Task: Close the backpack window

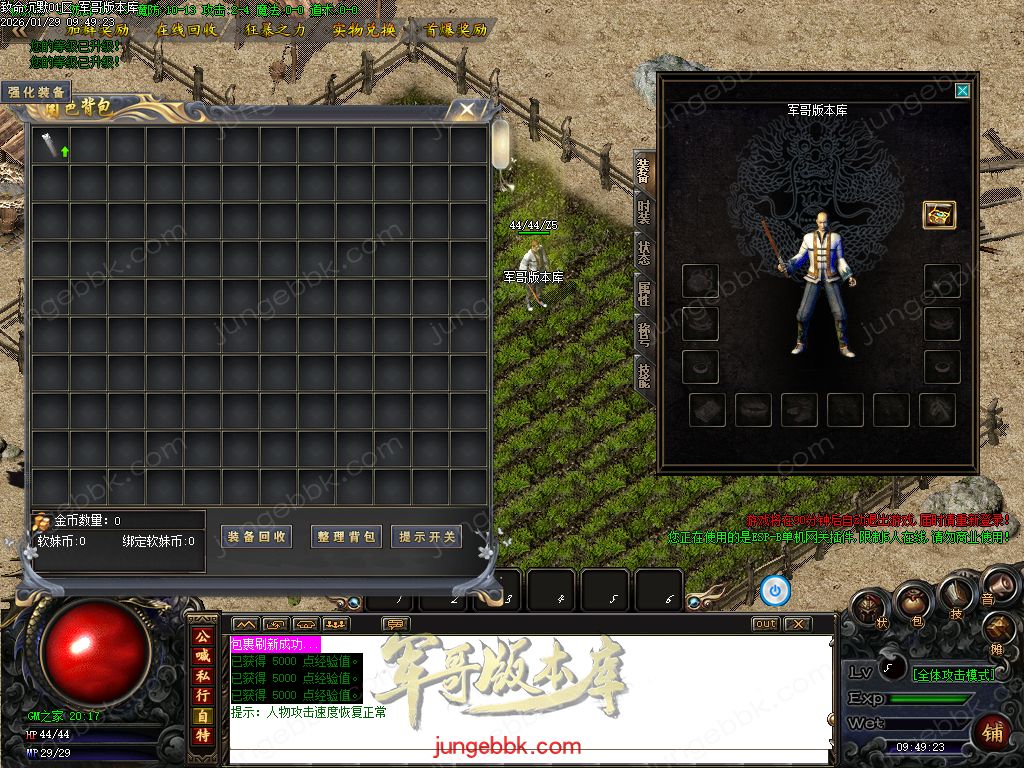Action: [465, 110]
